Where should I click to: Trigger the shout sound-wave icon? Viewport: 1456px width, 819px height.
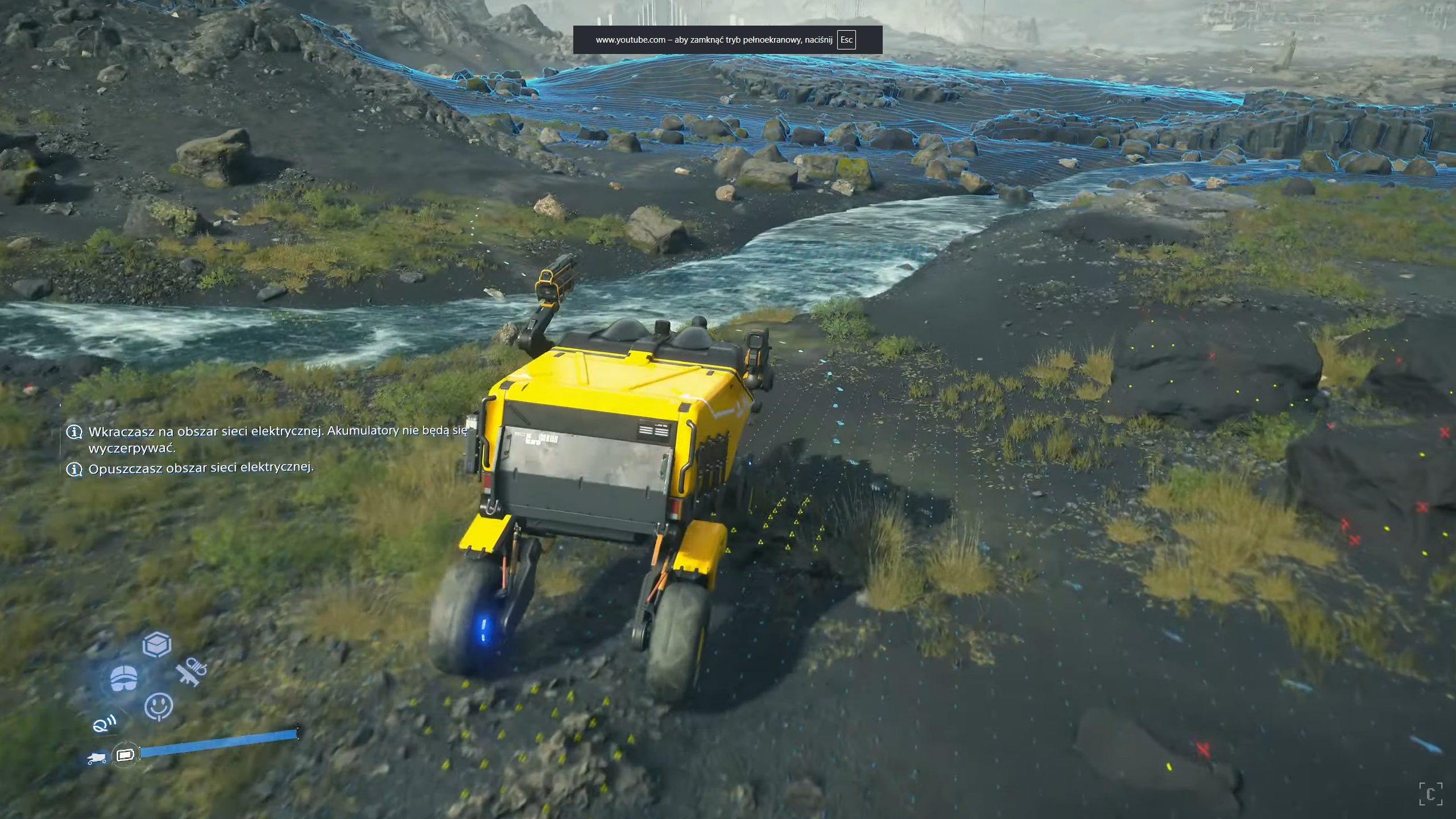click(105, 724)
